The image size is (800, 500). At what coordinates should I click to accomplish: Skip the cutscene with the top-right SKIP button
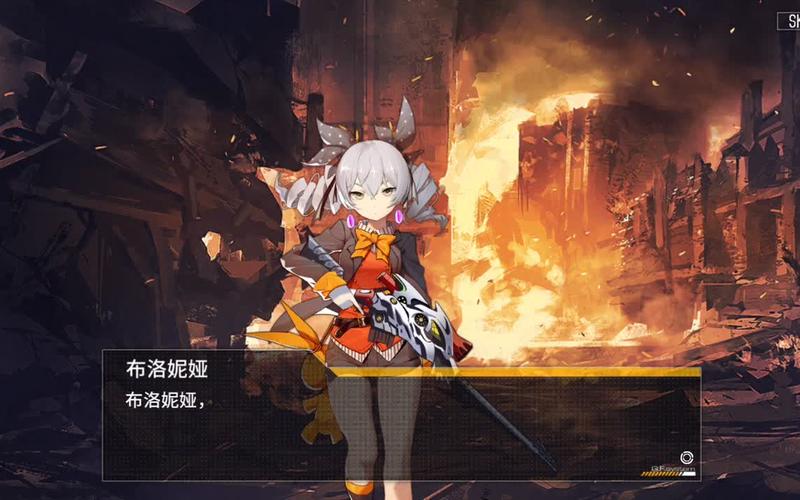click(x=788, y=20)
